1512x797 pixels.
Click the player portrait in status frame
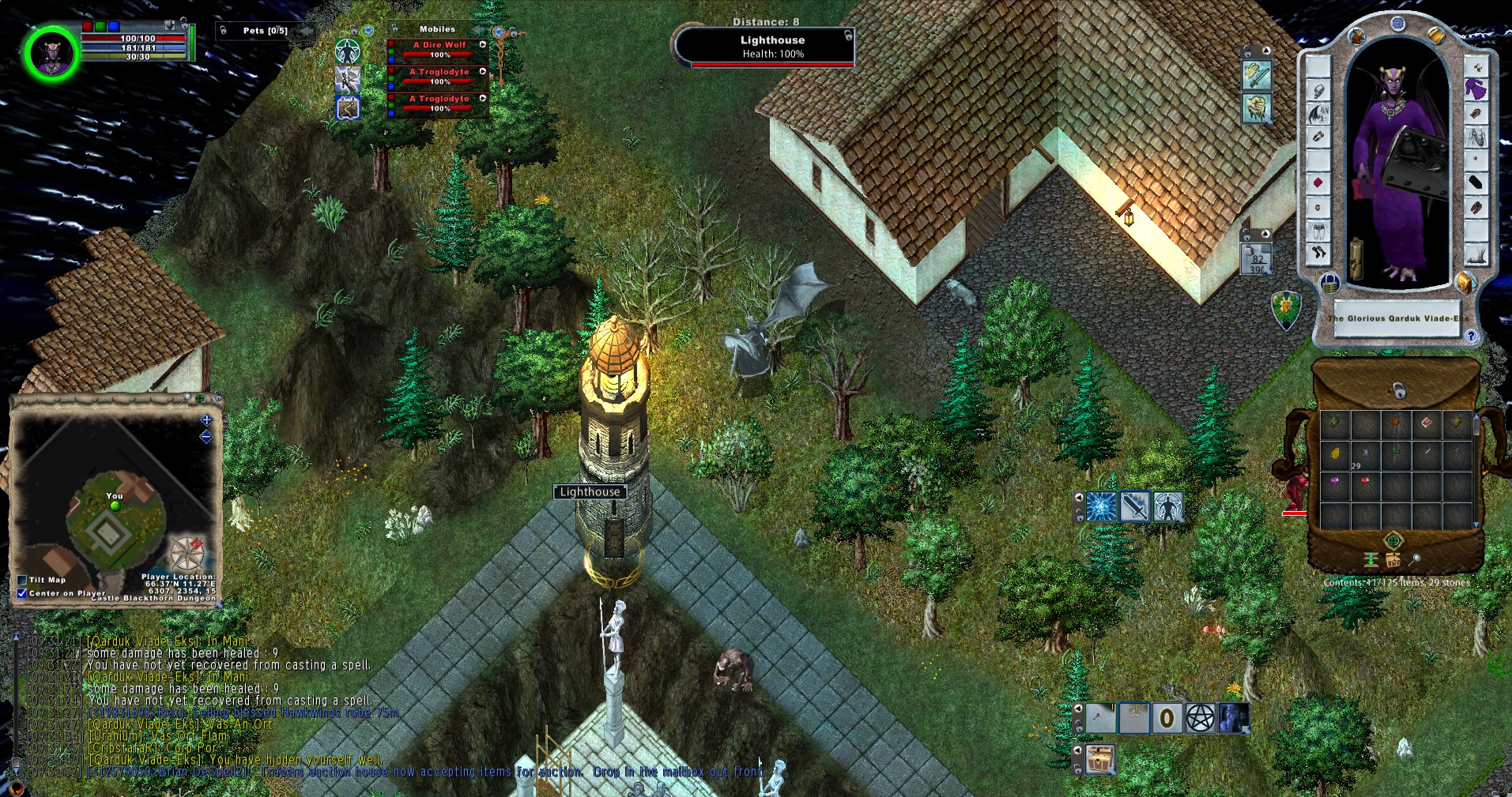[51, 53]
